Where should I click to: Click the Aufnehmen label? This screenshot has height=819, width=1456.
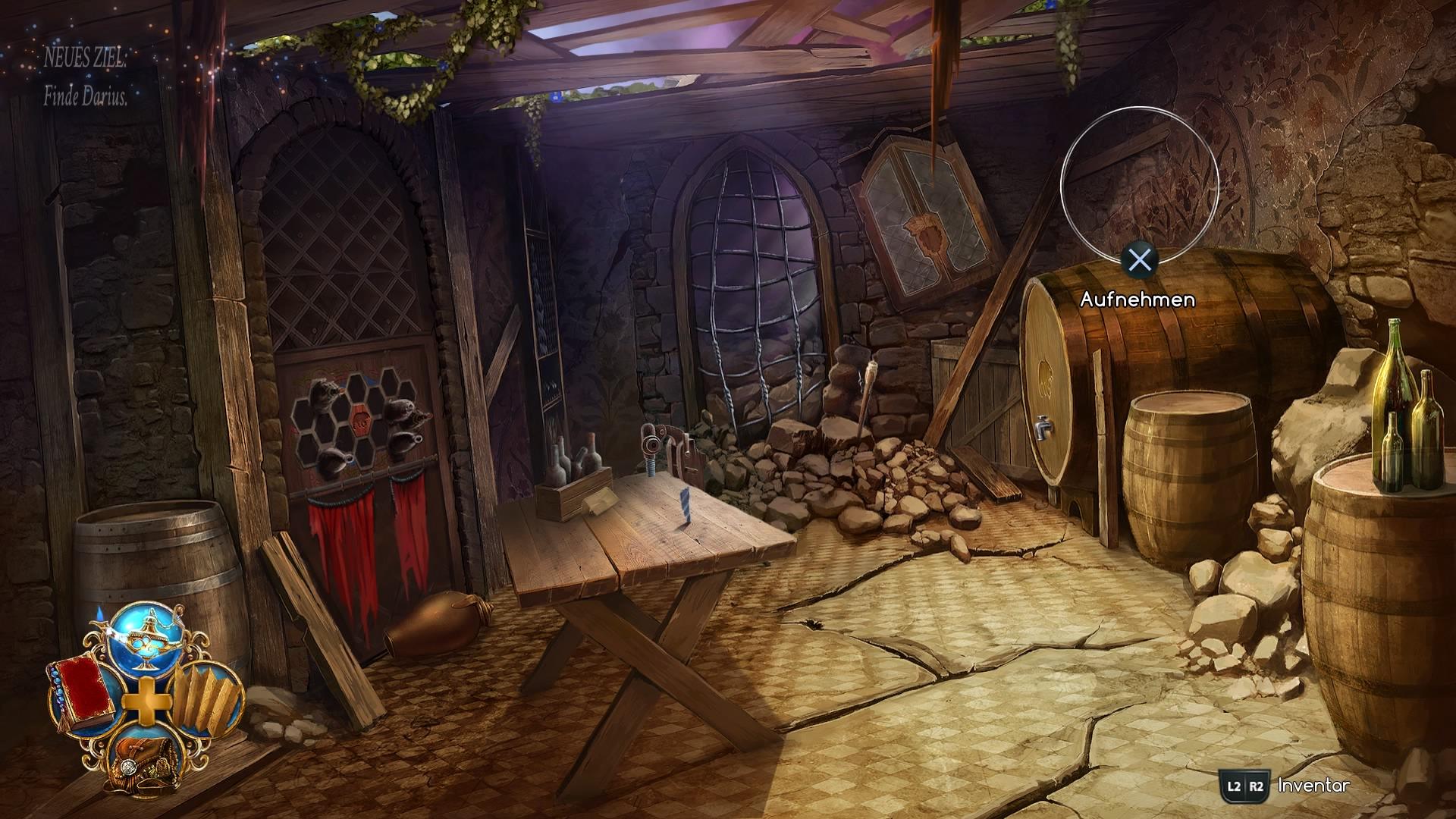1137,301
